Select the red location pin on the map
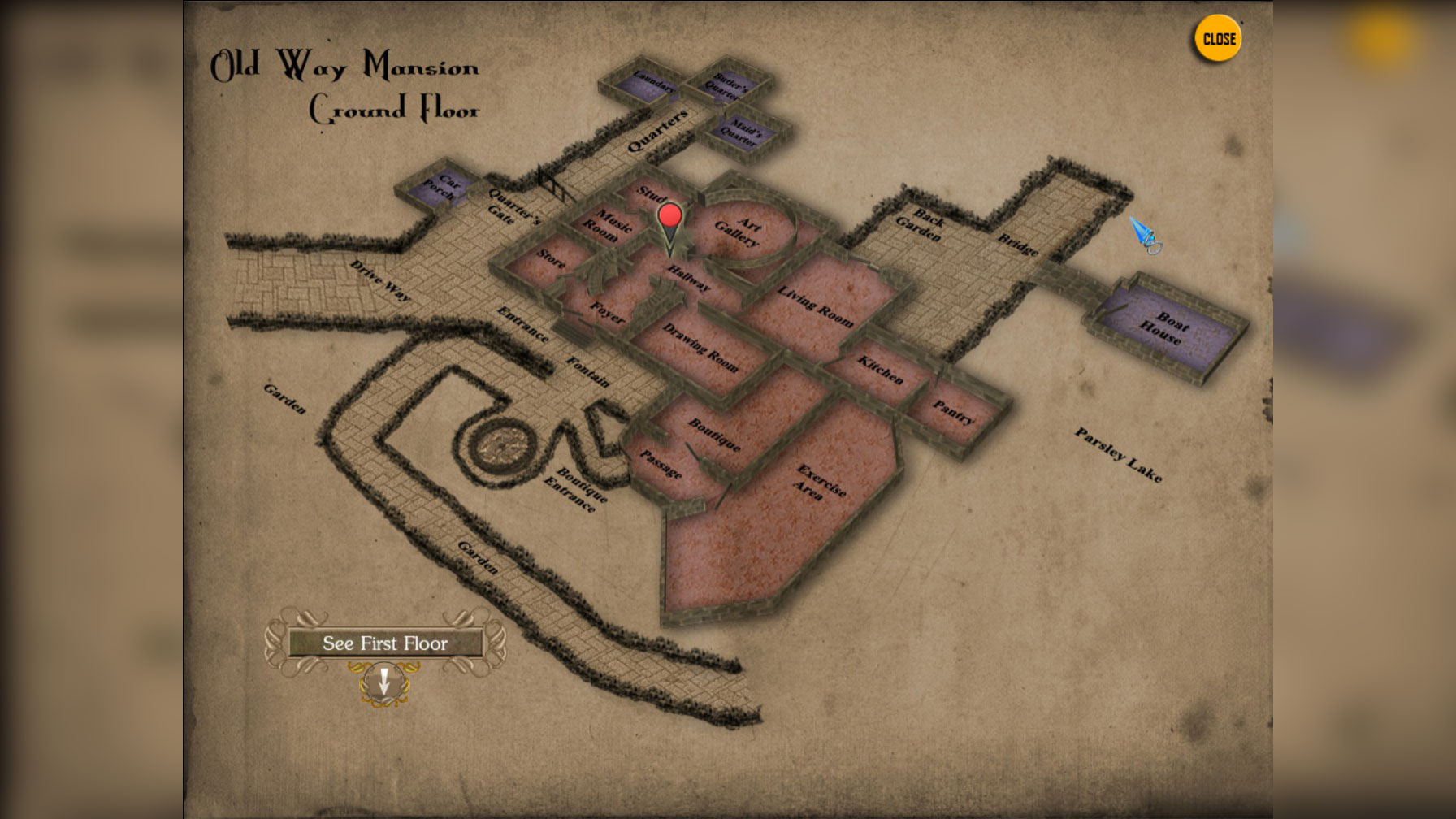 (669, 217)
